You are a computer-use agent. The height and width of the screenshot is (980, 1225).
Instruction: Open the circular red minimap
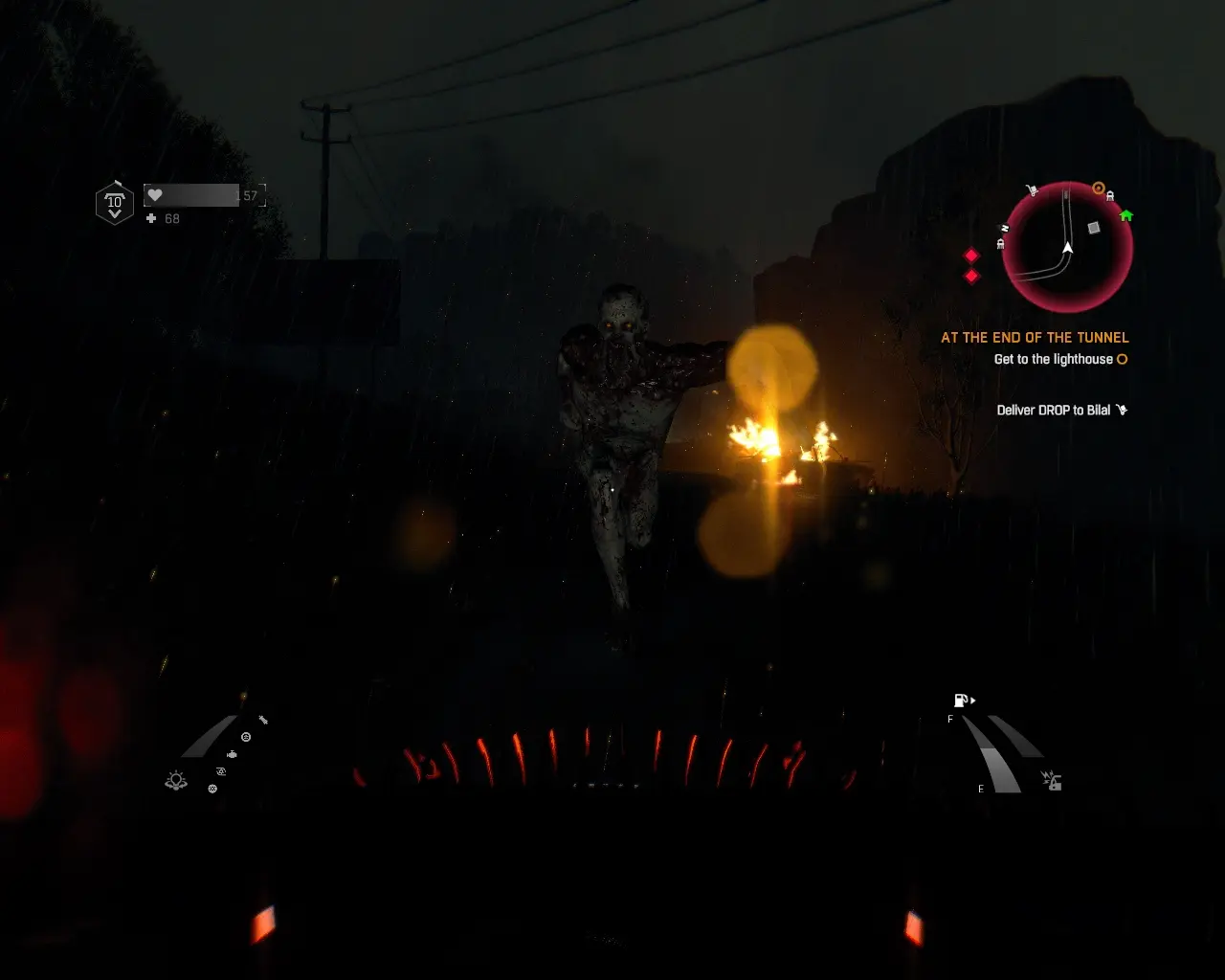[x=1067, y=247]
